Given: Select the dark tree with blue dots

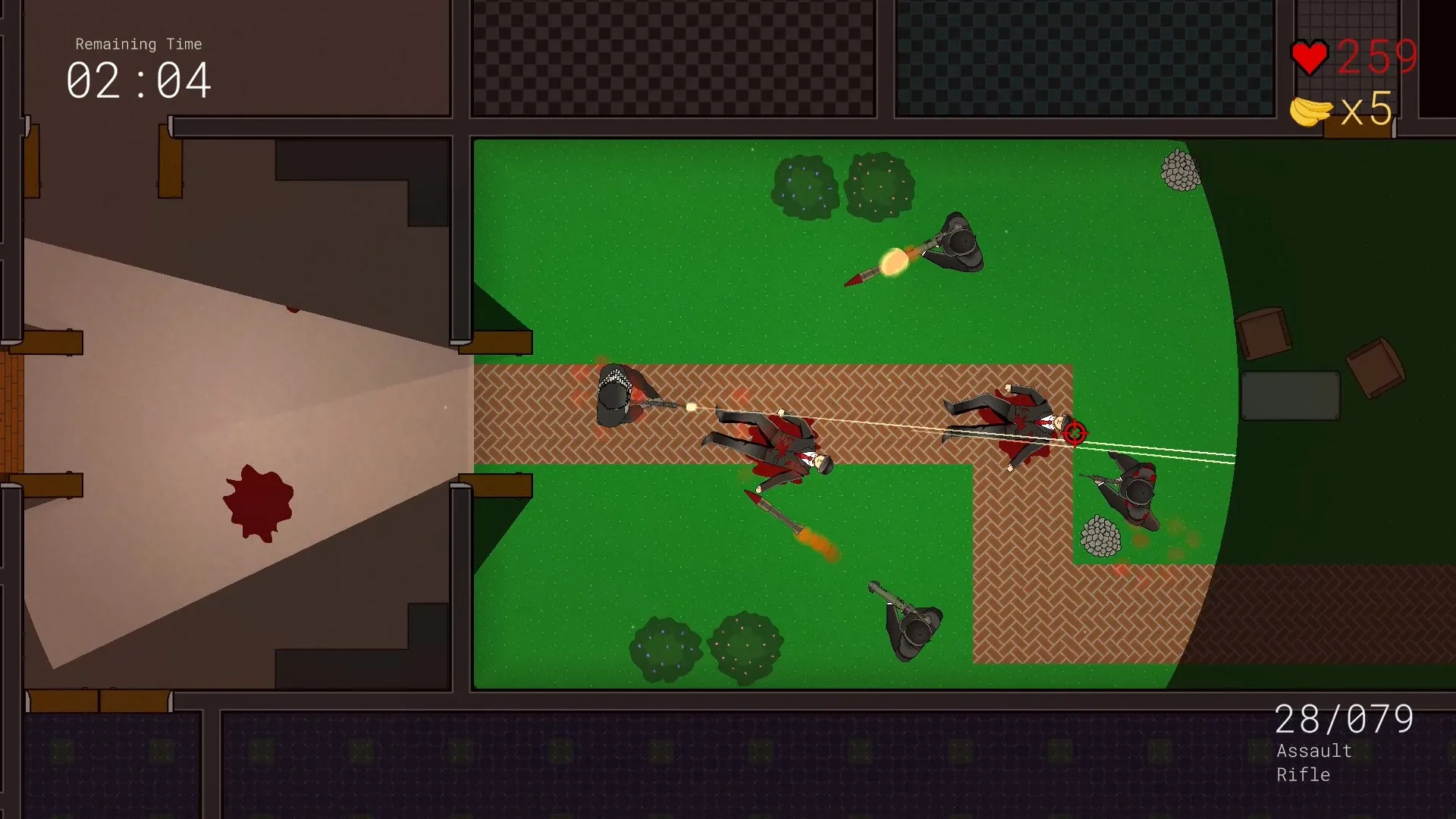Looking at the screenshot, I should (806, 186).
